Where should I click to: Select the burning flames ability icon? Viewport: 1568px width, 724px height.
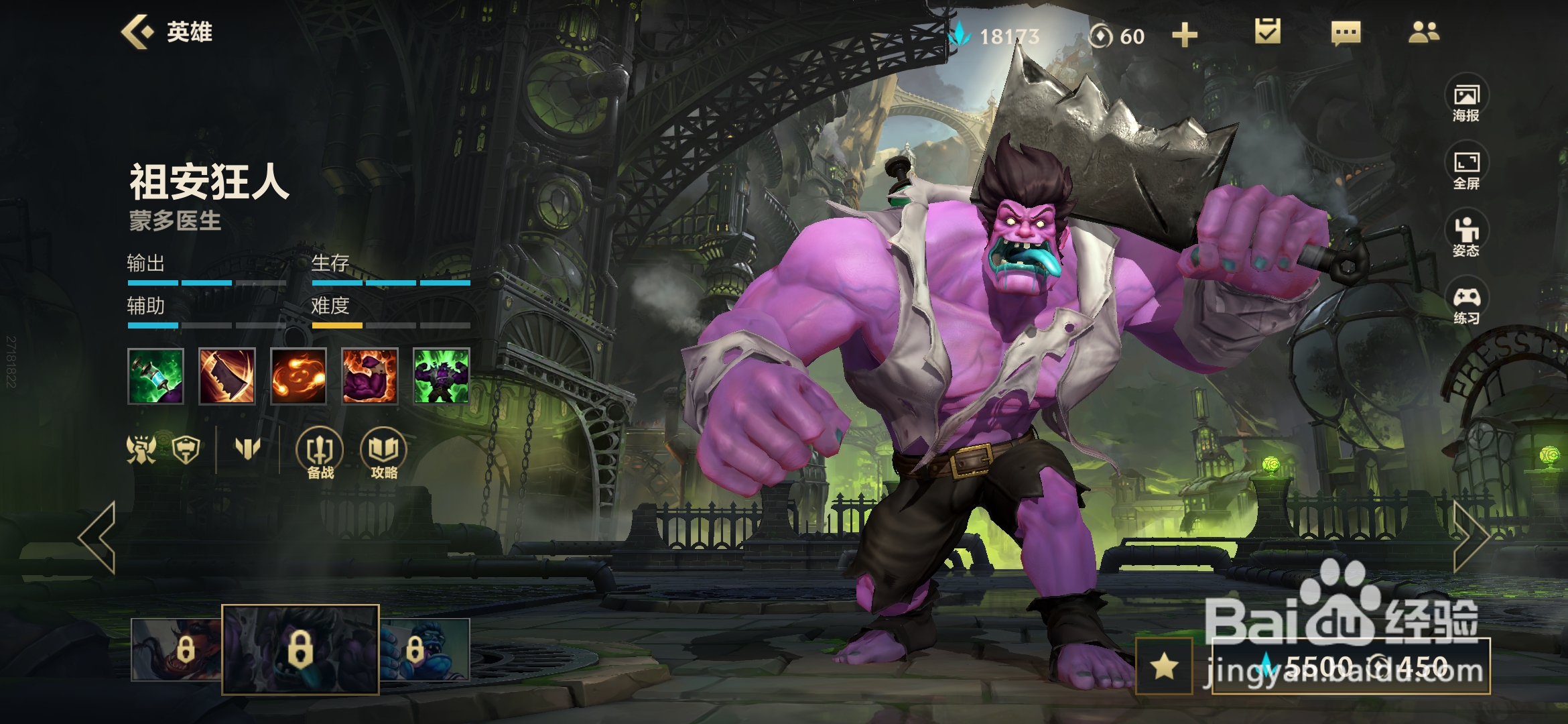298,376
